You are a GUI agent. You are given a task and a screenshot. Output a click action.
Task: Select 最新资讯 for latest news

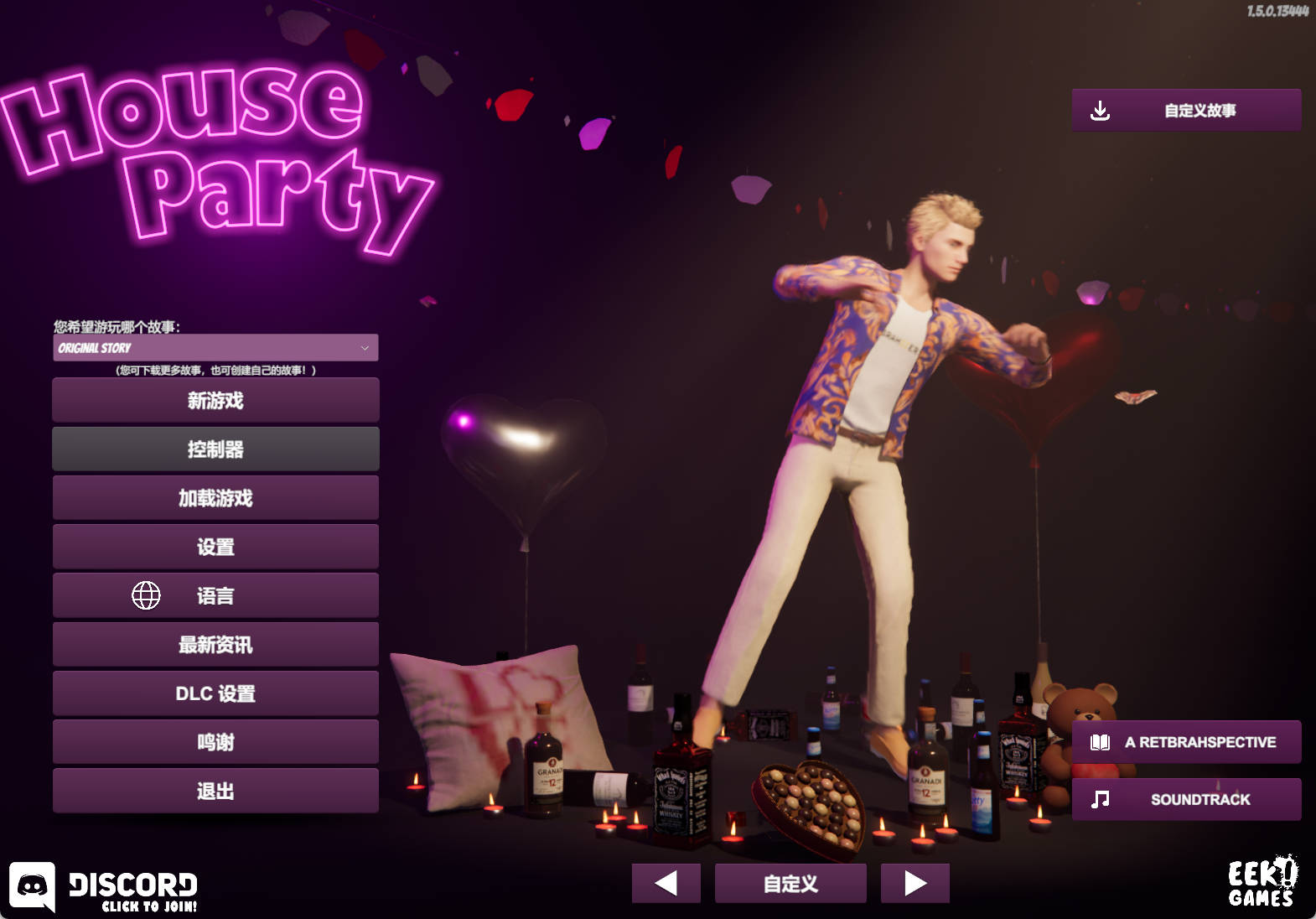click(215, 644)
